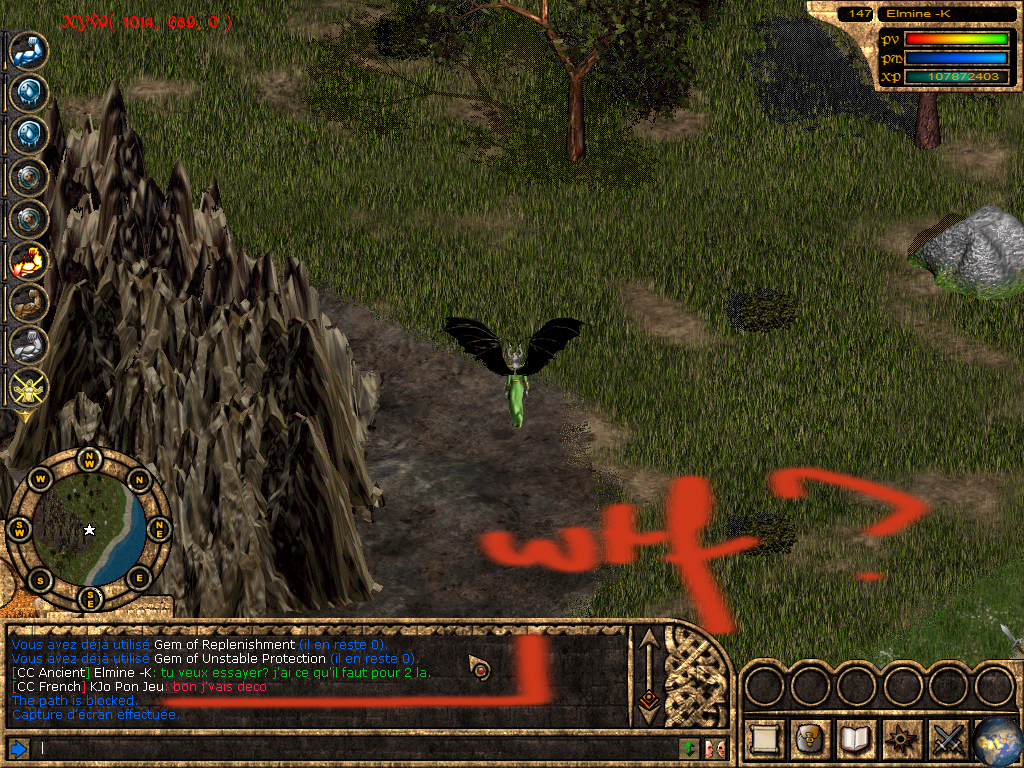Image resolution: width=1024 pixels, height=768 pixels.
Task: Click the green double-arrow chat button
Action: tap(689, 748)
